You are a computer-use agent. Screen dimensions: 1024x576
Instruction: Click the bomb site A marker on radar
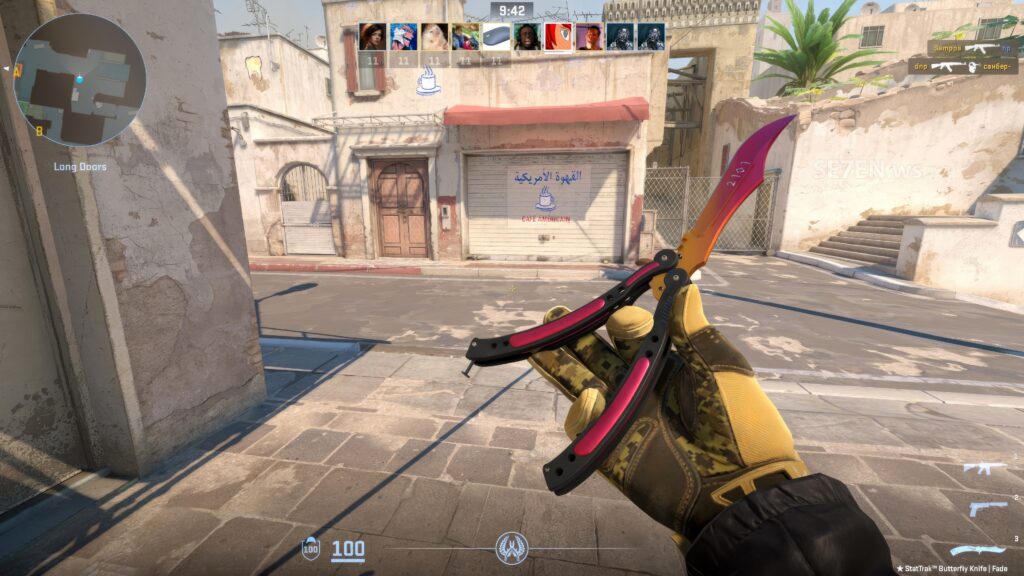17,72
